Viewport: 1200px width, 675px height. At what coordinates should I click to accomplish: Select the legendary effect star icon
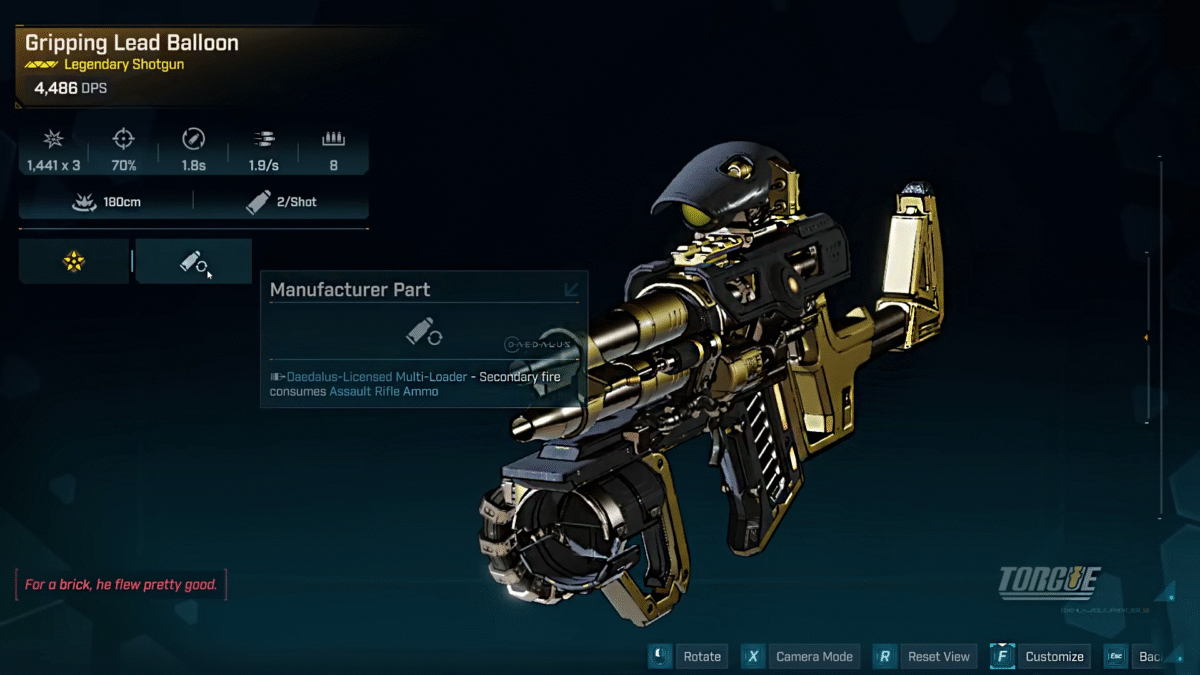pyautogui.click(x=74, y=262)
